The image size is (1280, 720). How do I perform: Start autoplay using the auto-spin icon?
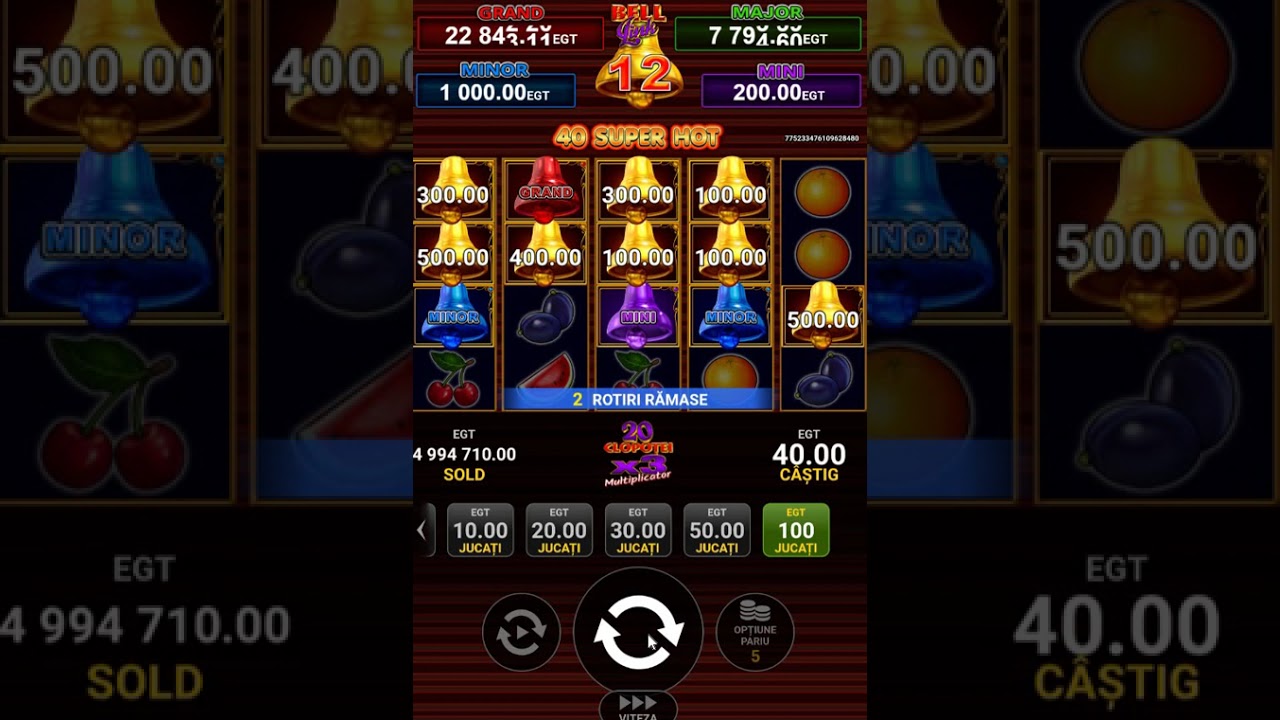[520, 633]
